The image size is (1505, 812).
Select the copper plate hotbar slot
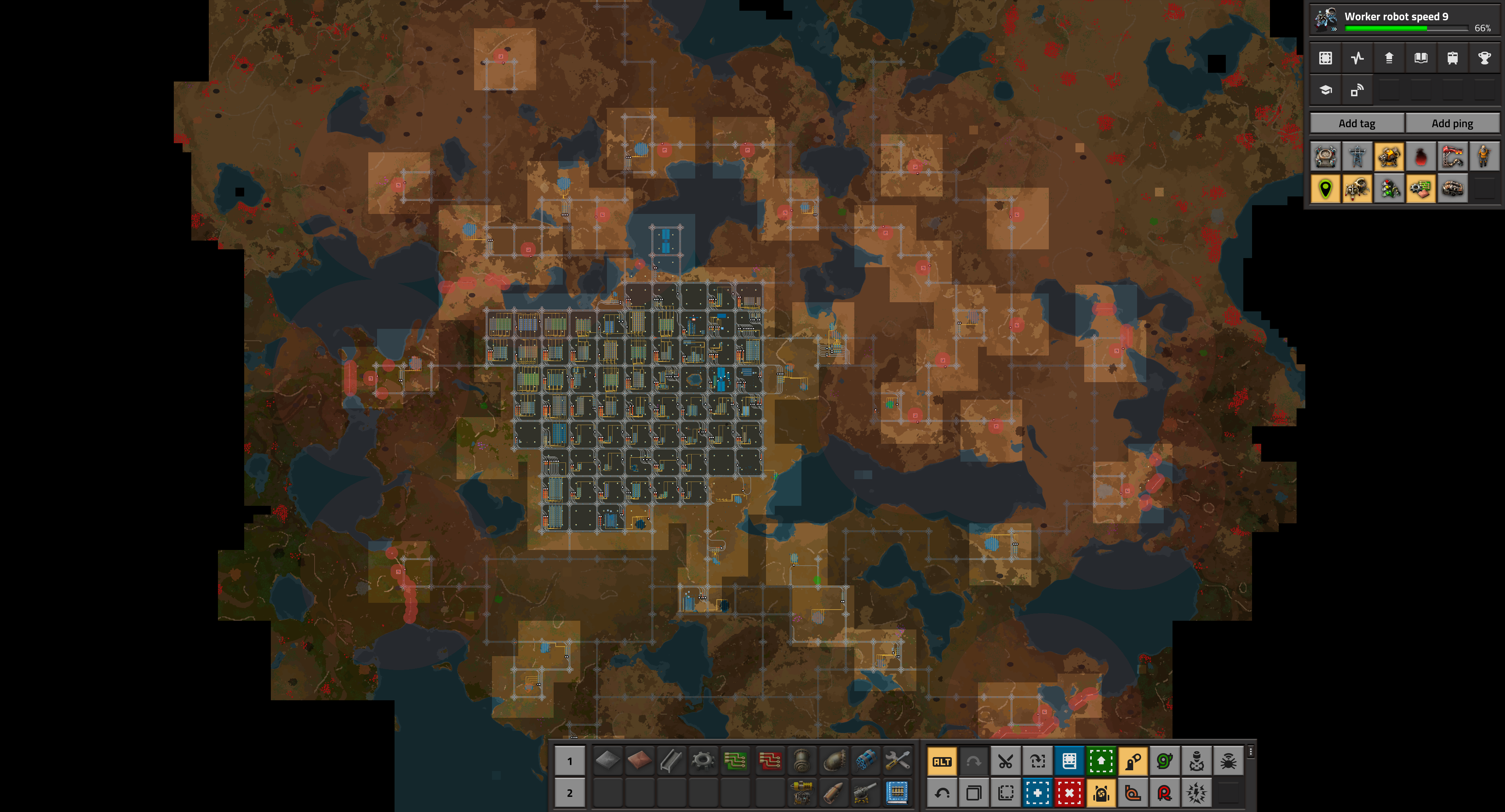(x=639, y=761)
